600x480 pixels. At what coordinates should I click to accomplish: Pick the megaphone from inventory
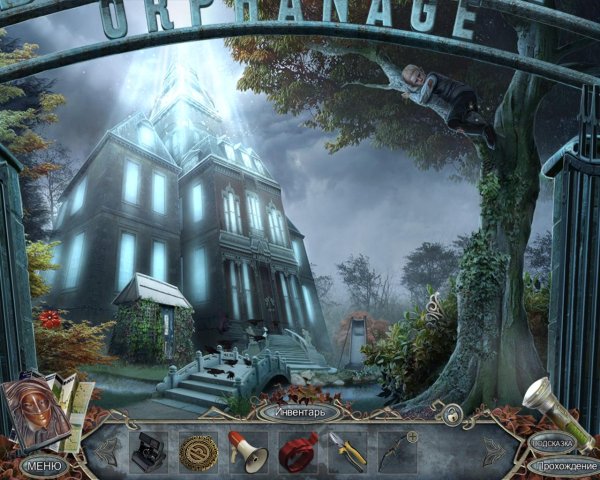coord(248,452)
